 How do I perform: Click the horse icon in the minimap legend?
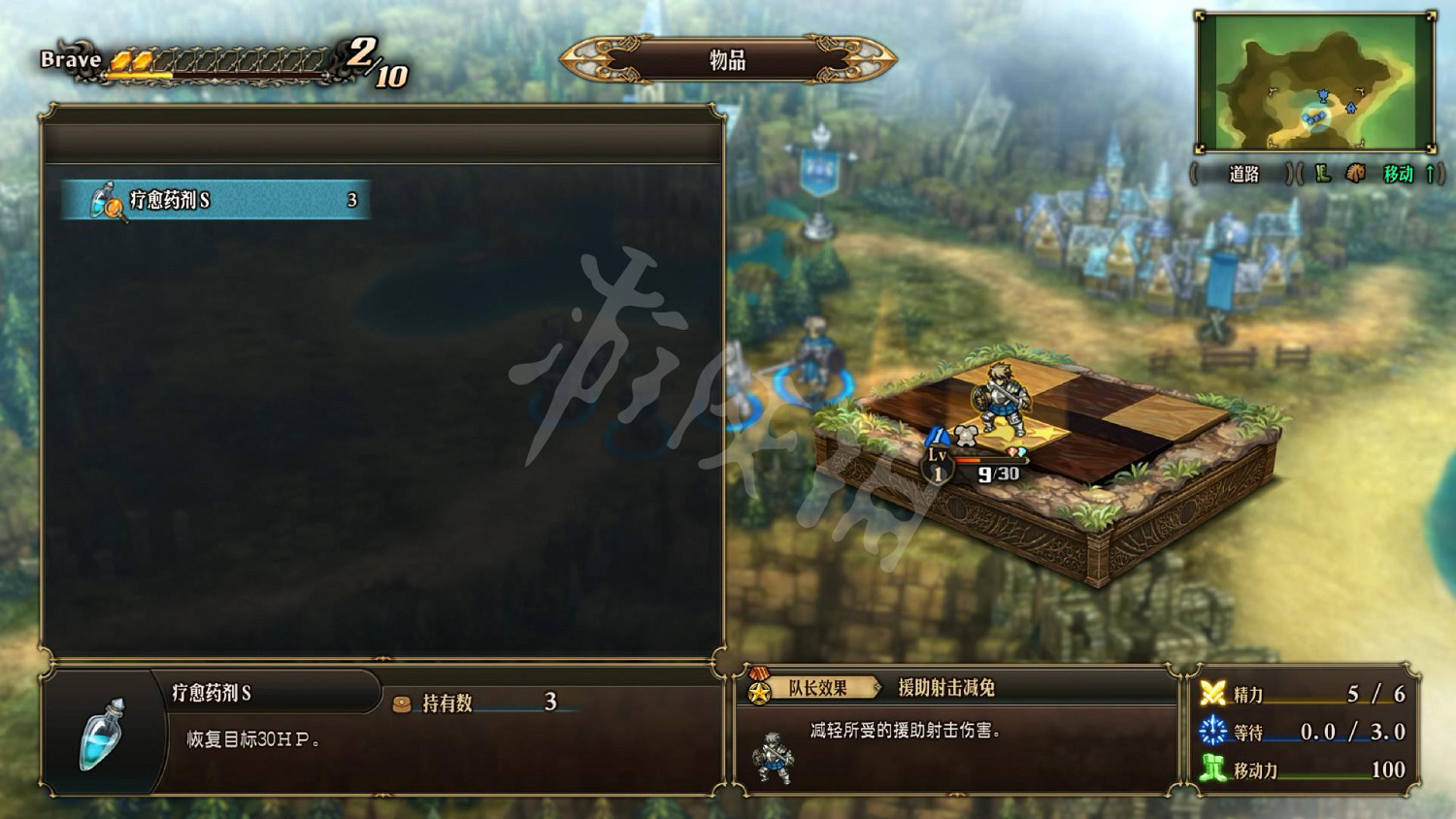click(1354, 175)
